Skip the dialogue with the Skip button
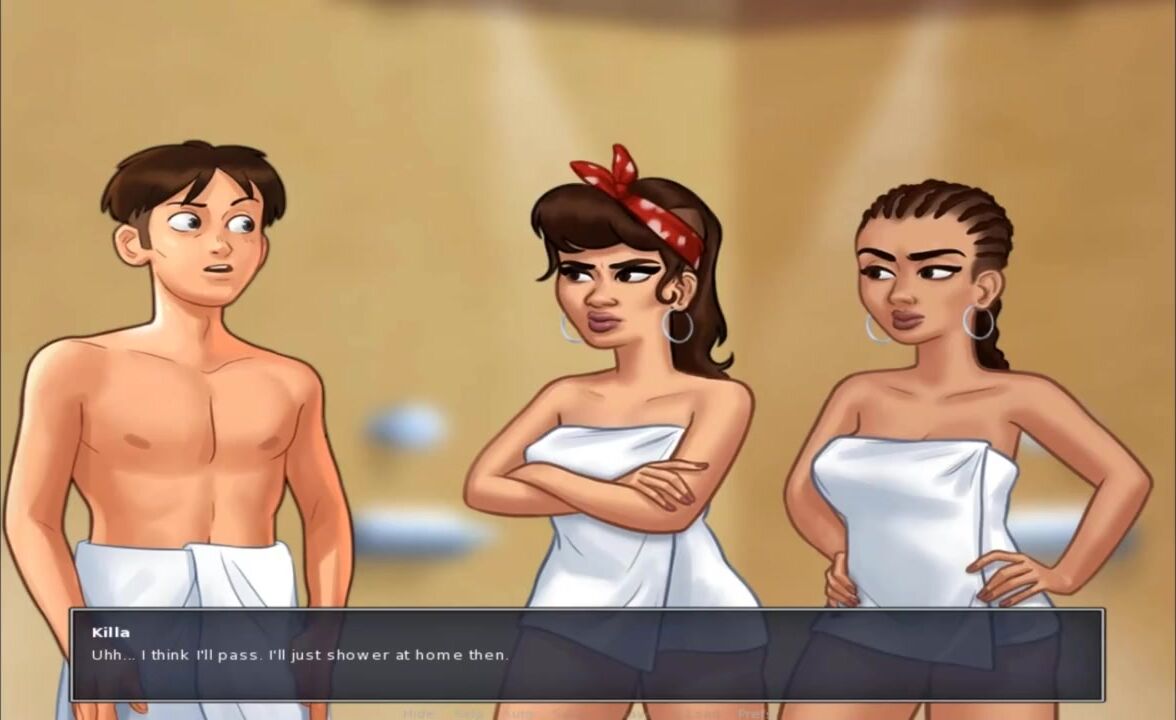Viewport: 1176px width, 720px height. (x=467, y=714)
